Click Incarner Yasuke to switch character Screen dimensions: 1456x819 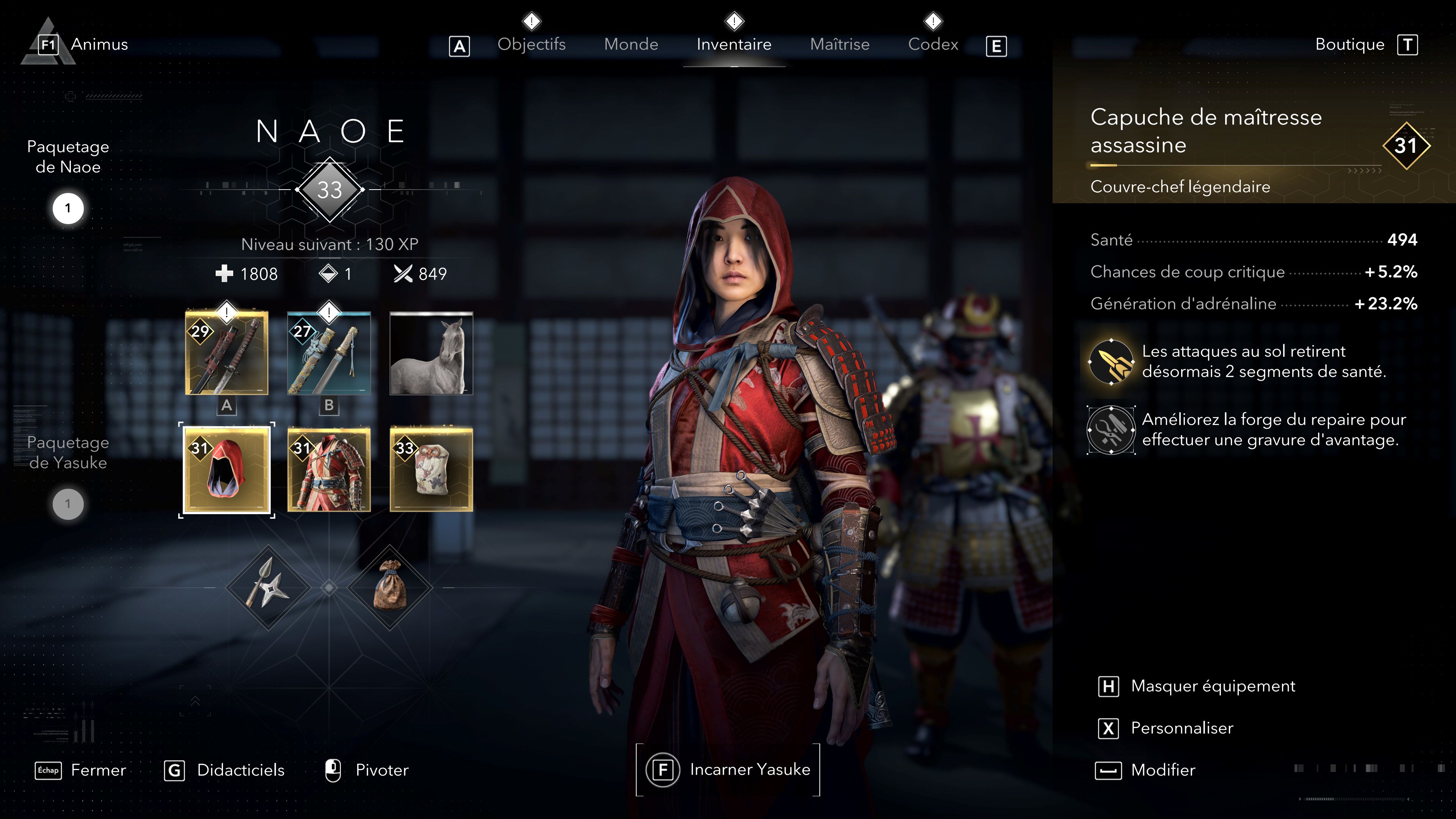(730, 769)
